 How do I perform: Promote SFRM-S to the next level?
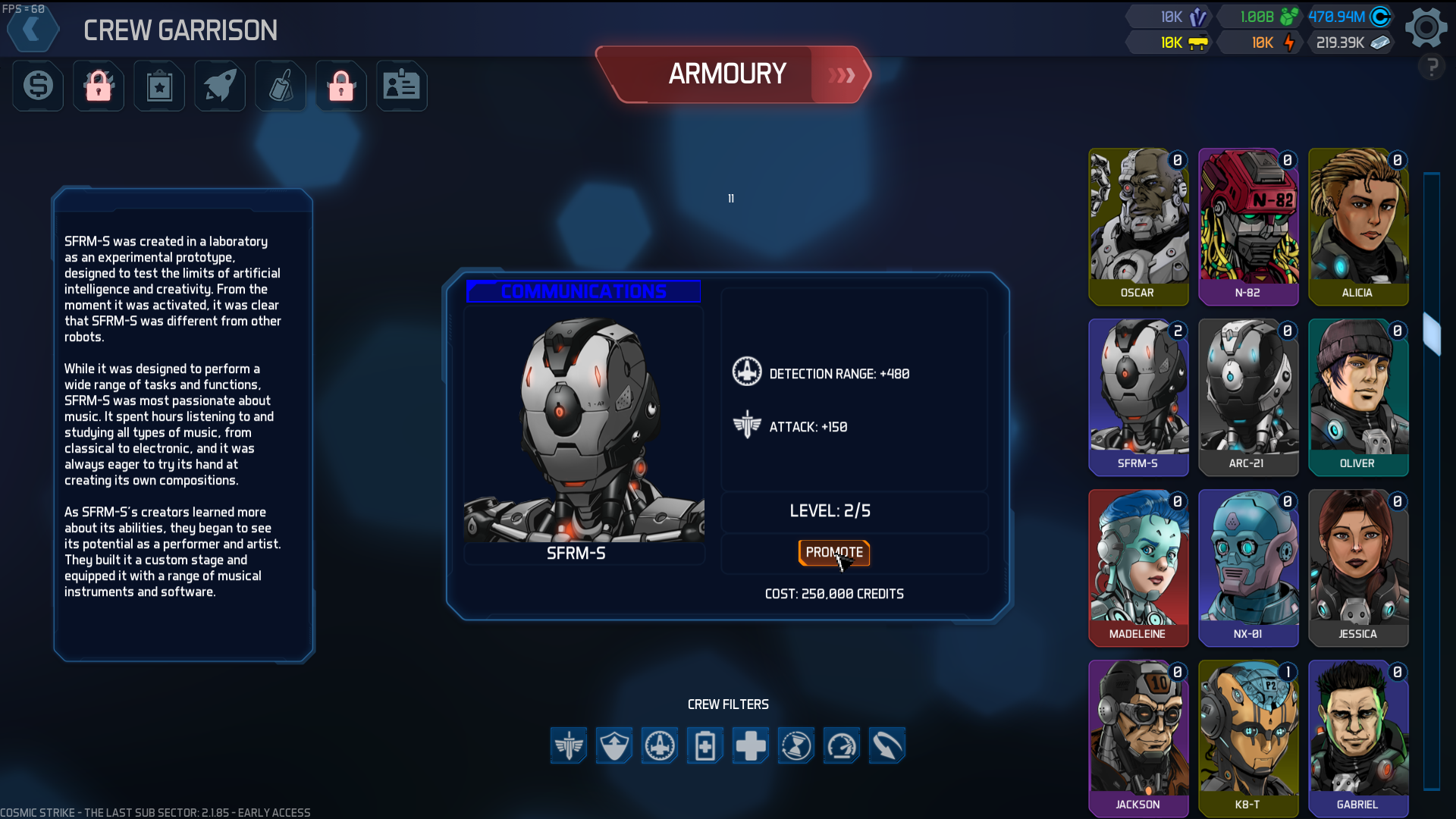(833, 553)
